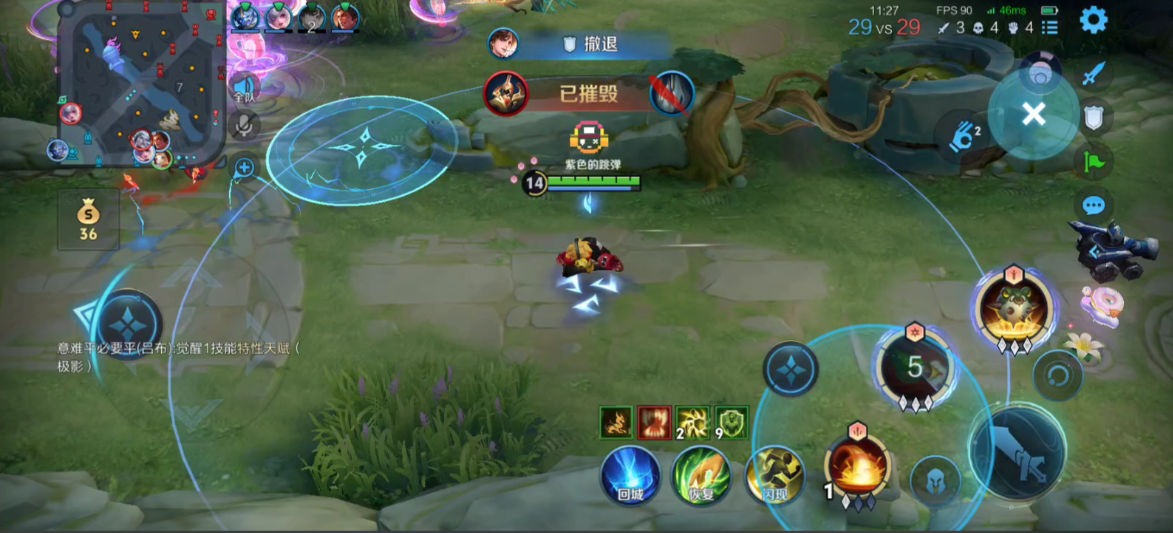Open the chat bubble quick messages
The image size is (1173, 533).
point(1094,206)
